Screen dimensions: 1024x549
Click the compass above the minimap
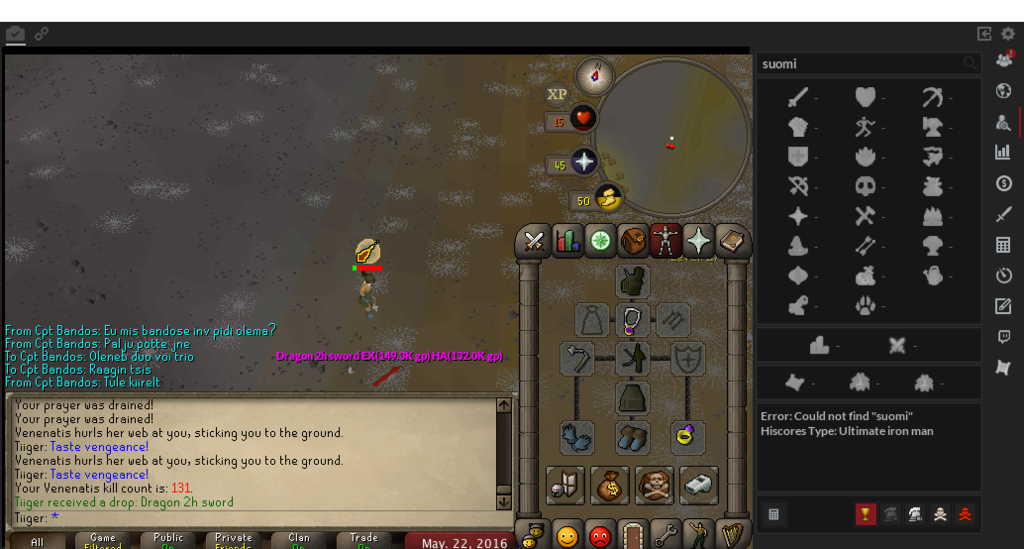pyautogui.click(x=595, y=75)
